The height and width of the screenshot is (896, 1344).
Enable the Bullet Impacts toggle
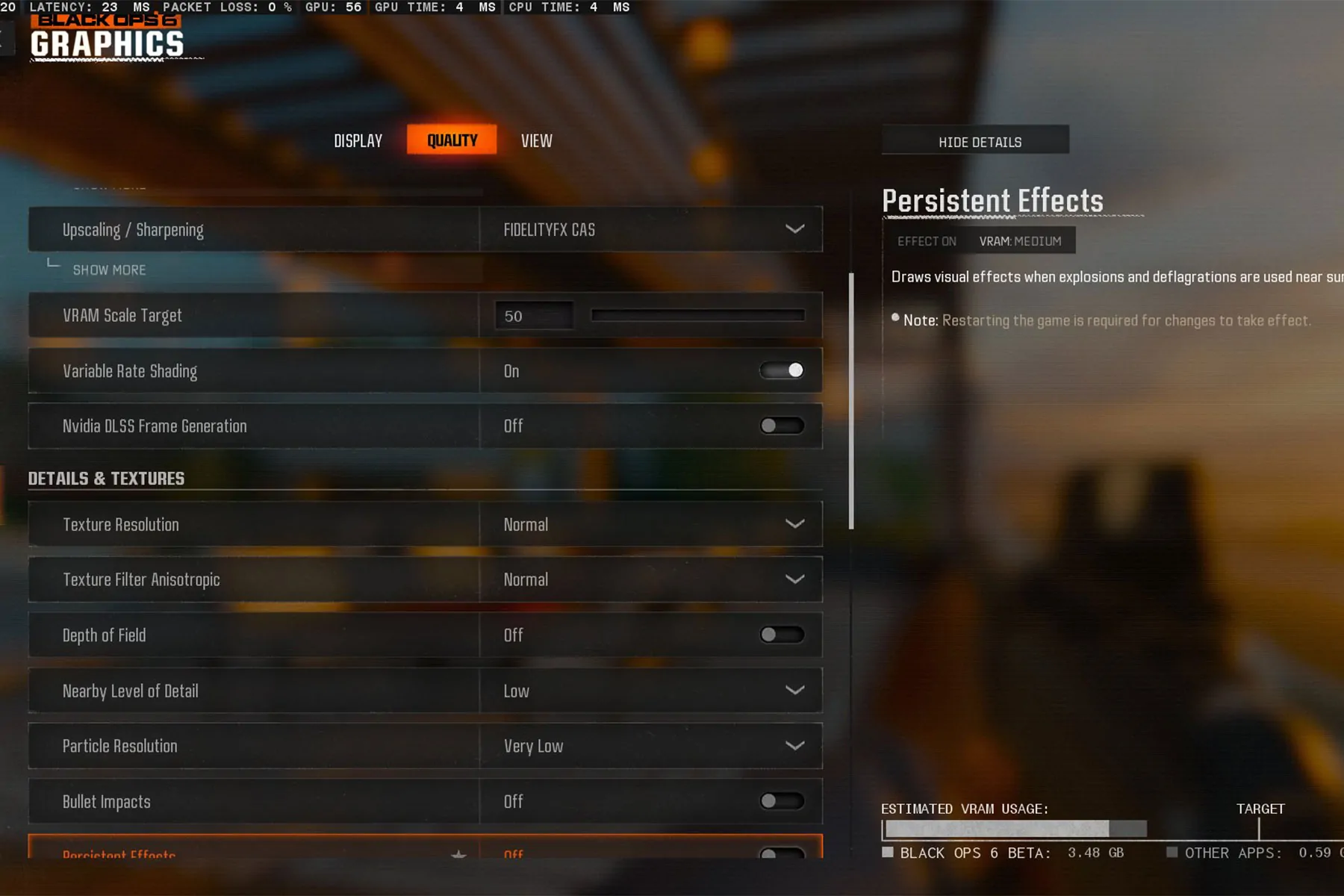(781, 801)
